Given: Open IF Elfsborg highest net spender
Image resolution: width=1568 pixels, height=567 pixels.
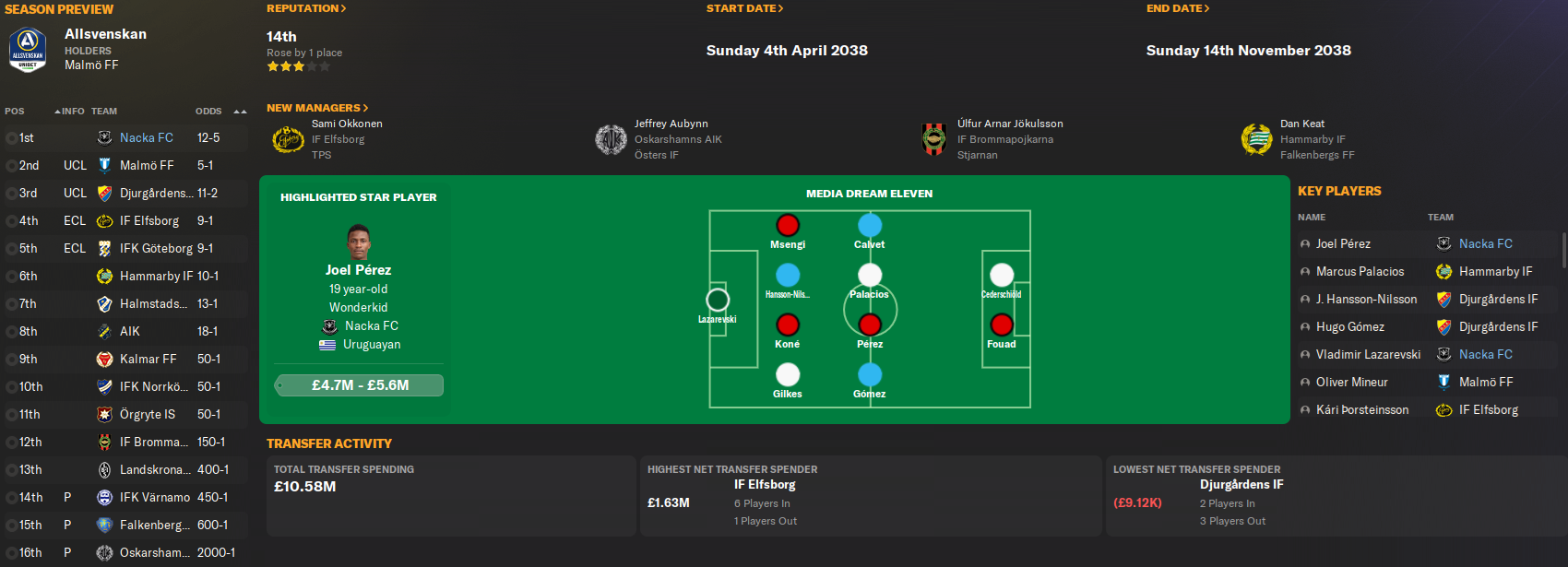Looking at the screenshot, I should tap(765, 484).
